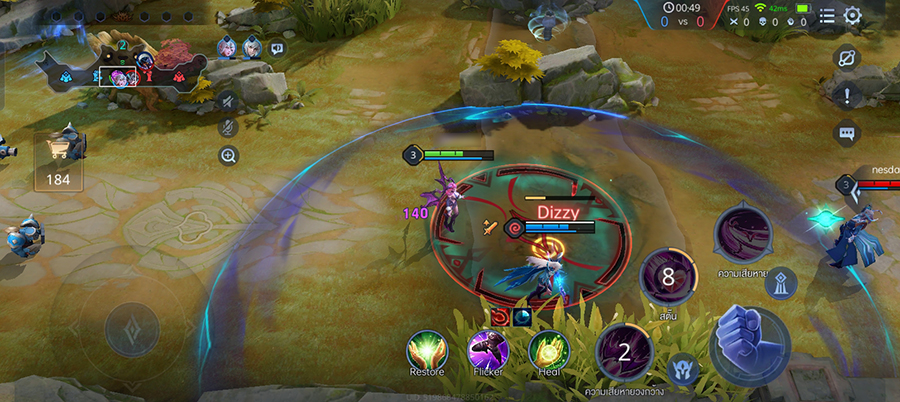Cast the top dark ultimate skill
This screenshot has width=900, height=402.
click(x=742, y=236)
